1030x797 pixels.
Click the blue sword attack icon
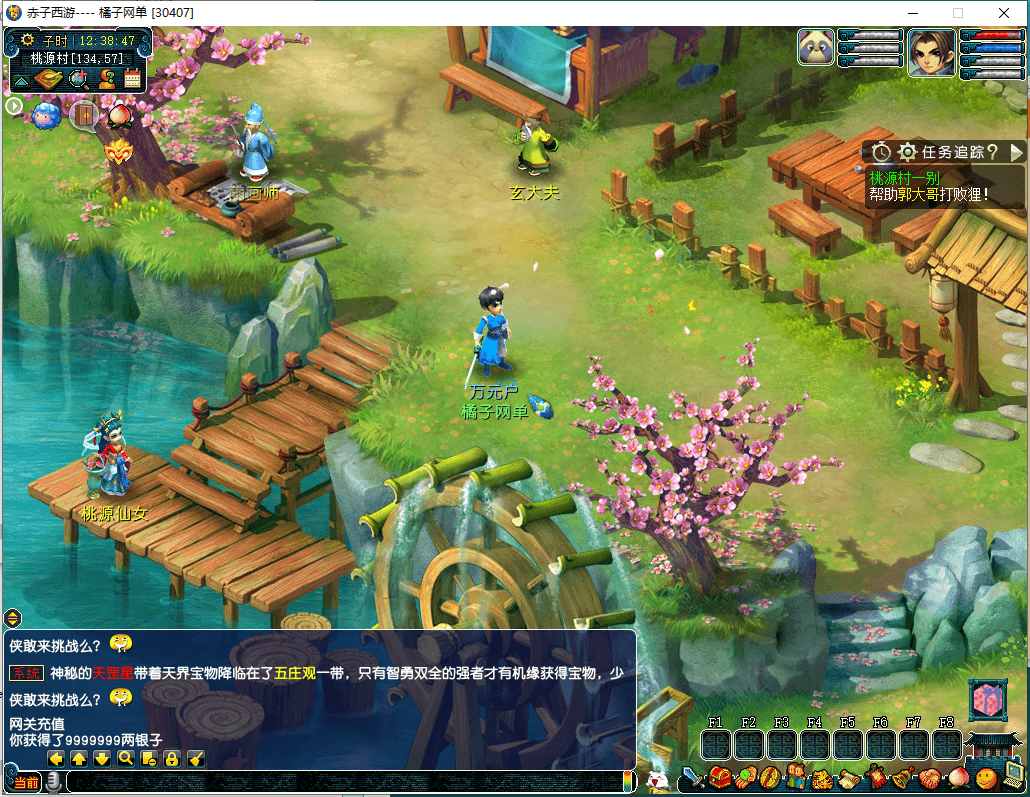[692, 777]
